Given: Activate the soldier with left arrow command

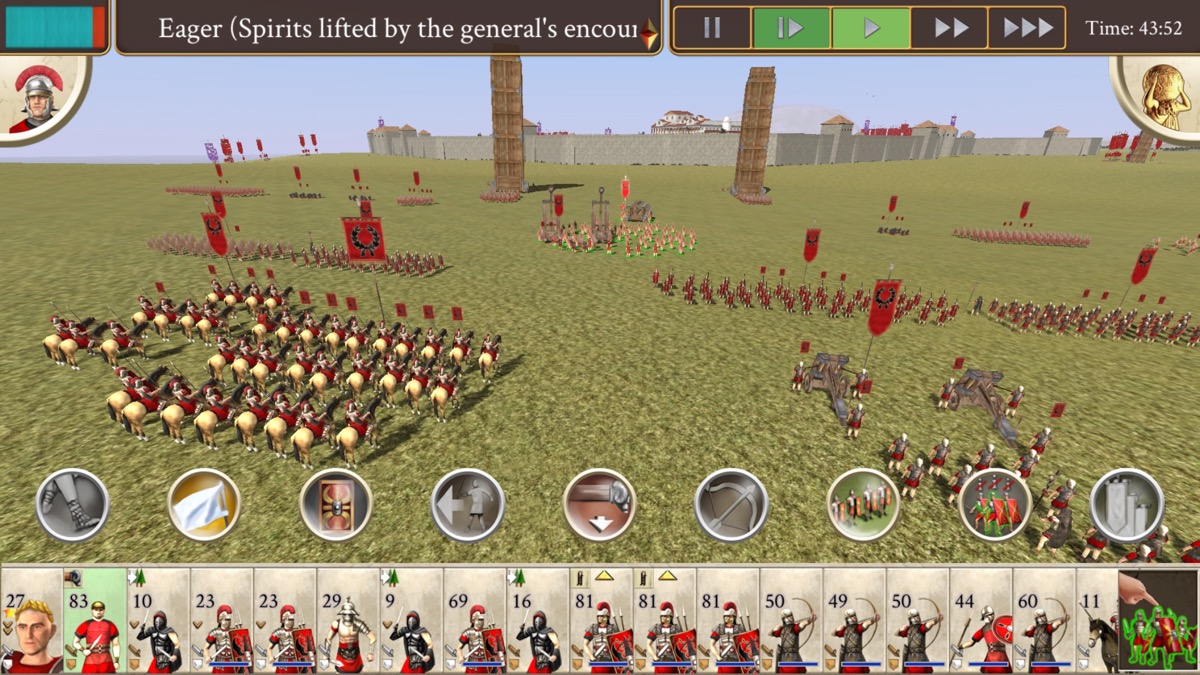Looking at the screenshot, I should coord(468,505).
